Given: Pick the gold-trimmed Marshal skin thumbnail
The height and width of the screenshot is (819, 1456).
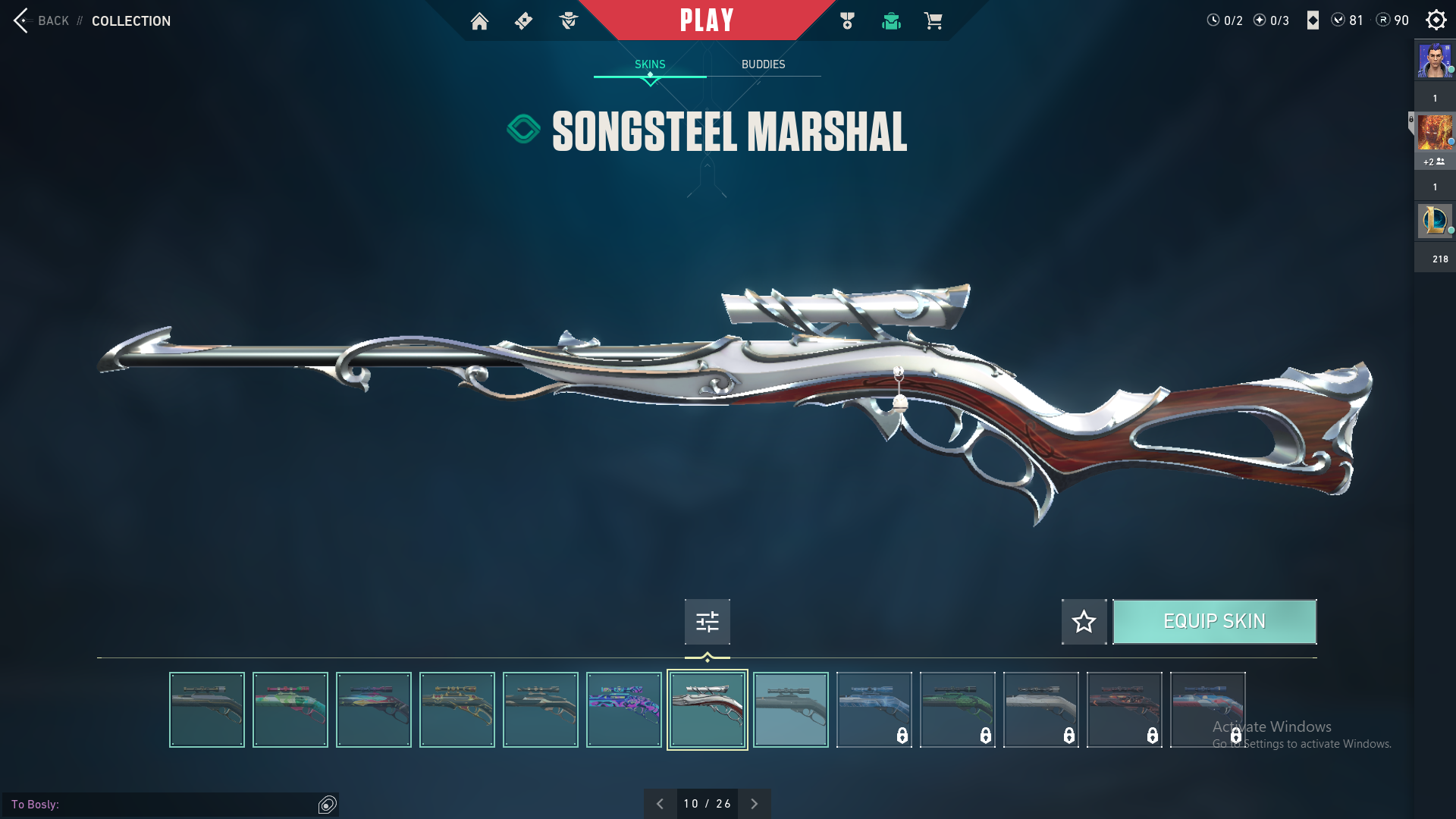Looking at the screenshot, I should coord(457,710).
